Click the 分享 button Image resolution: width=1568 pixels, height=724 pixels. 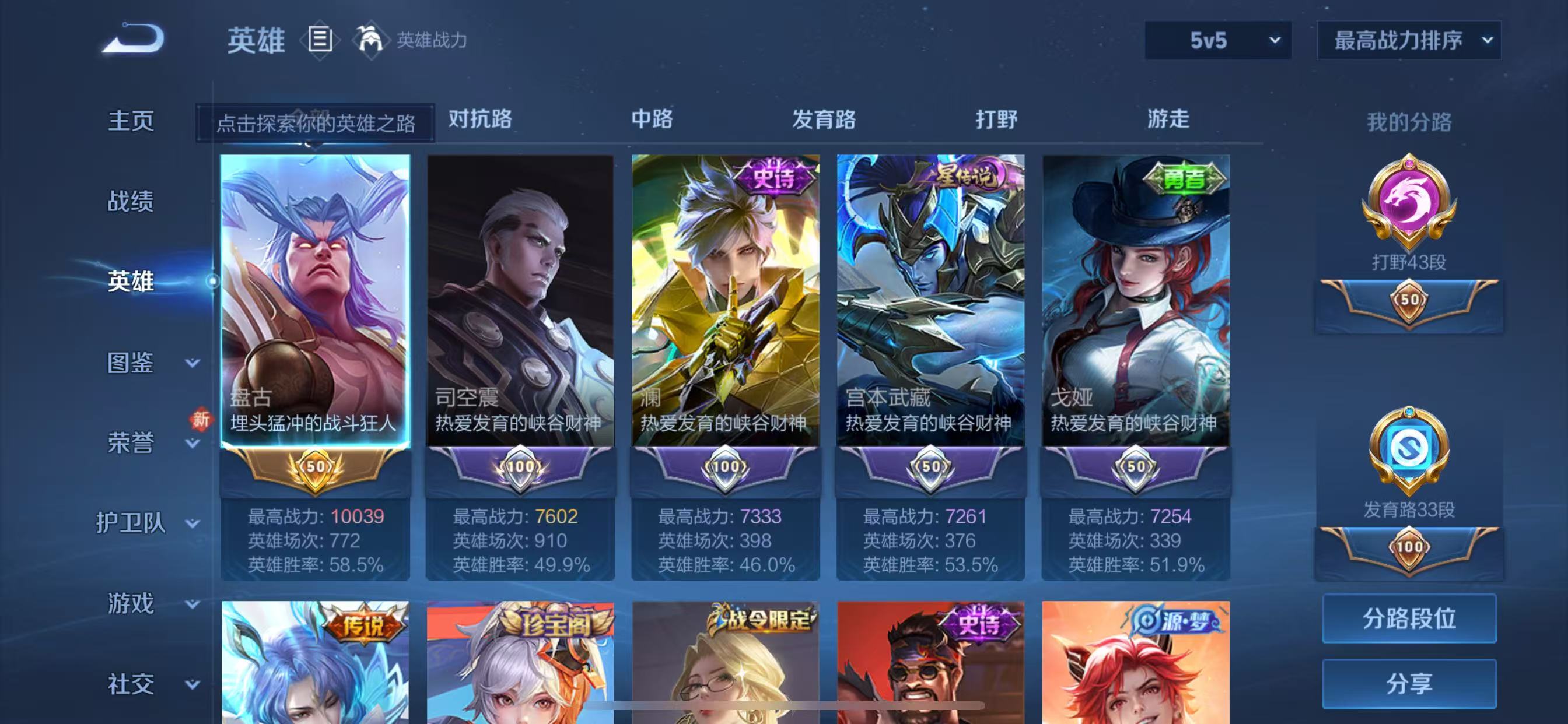pos(1408,682)
